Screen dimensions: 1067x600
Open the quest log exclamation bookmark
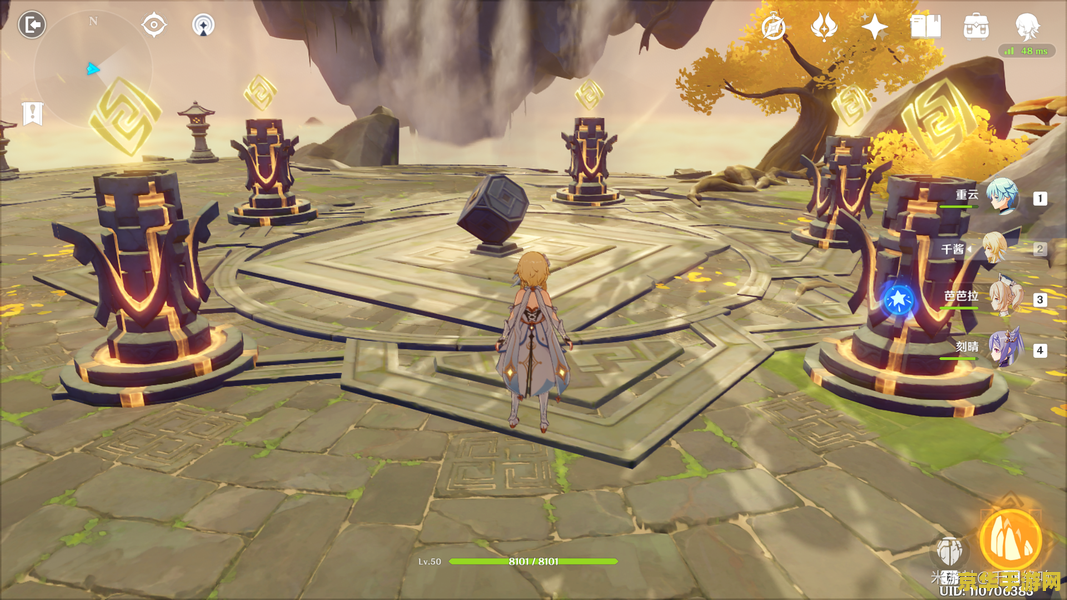click(32, 113)
